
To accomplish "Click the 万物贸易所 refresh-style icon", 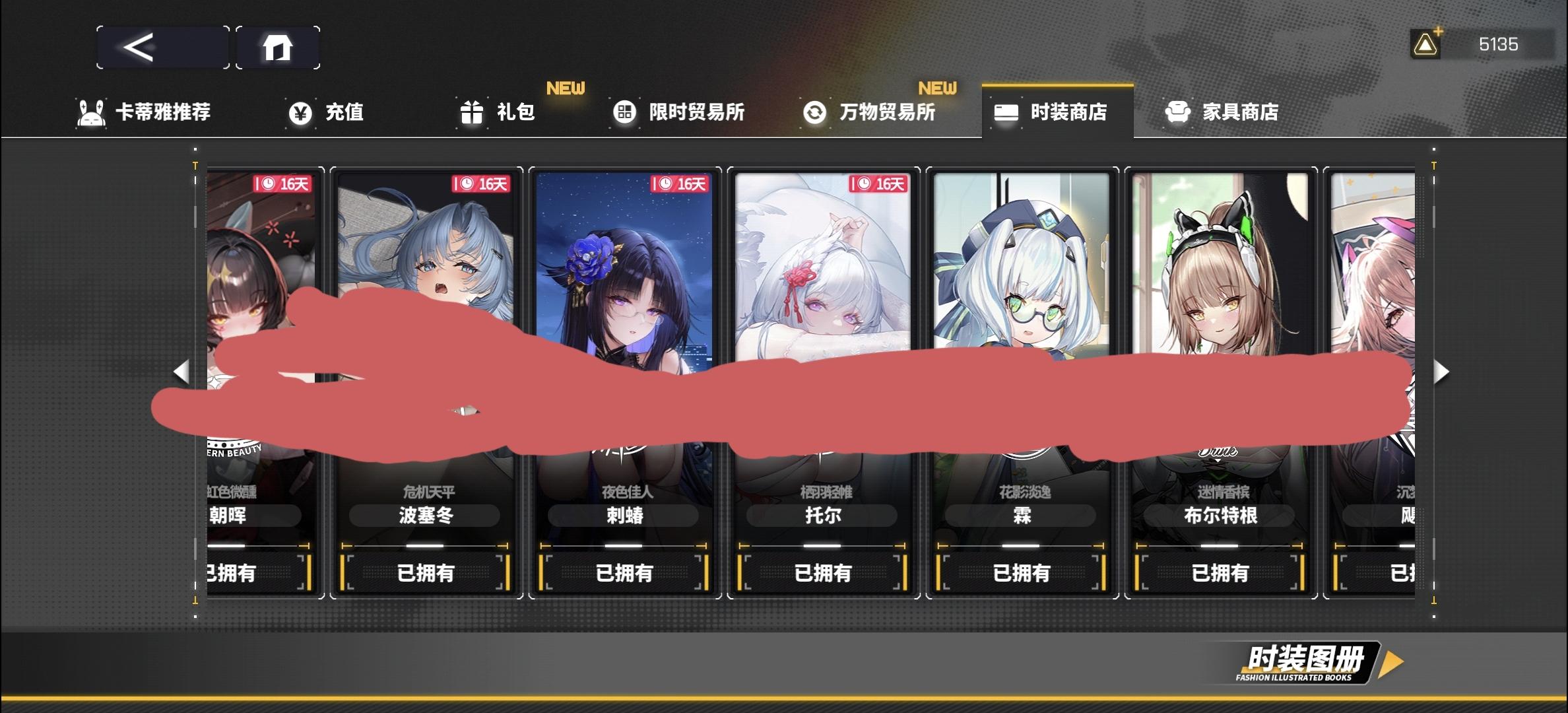I will click(814, 112).
